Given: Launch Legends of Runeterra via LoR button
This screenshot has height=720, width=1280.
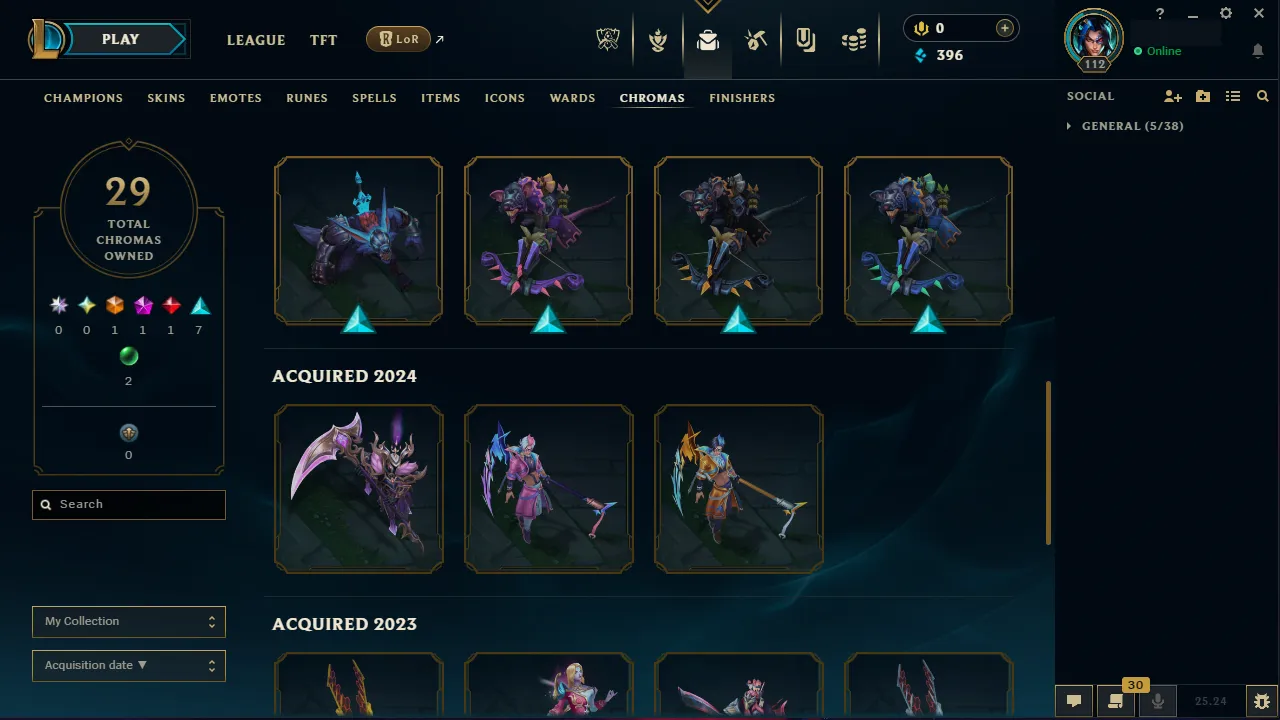Looking at the screenshot, I should 398,39.
